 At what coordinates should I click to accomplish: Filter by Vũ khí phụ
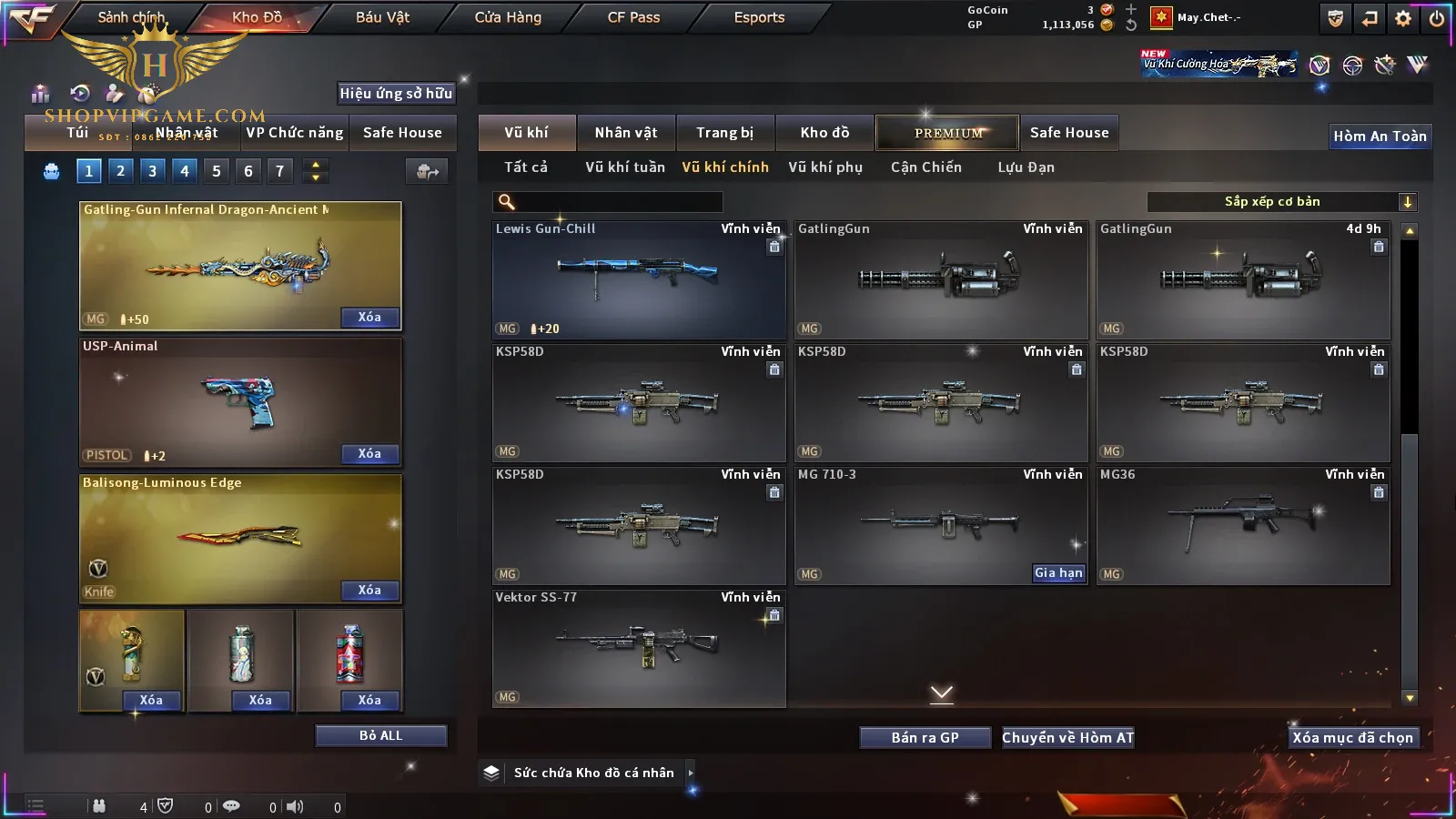point(824,167)
